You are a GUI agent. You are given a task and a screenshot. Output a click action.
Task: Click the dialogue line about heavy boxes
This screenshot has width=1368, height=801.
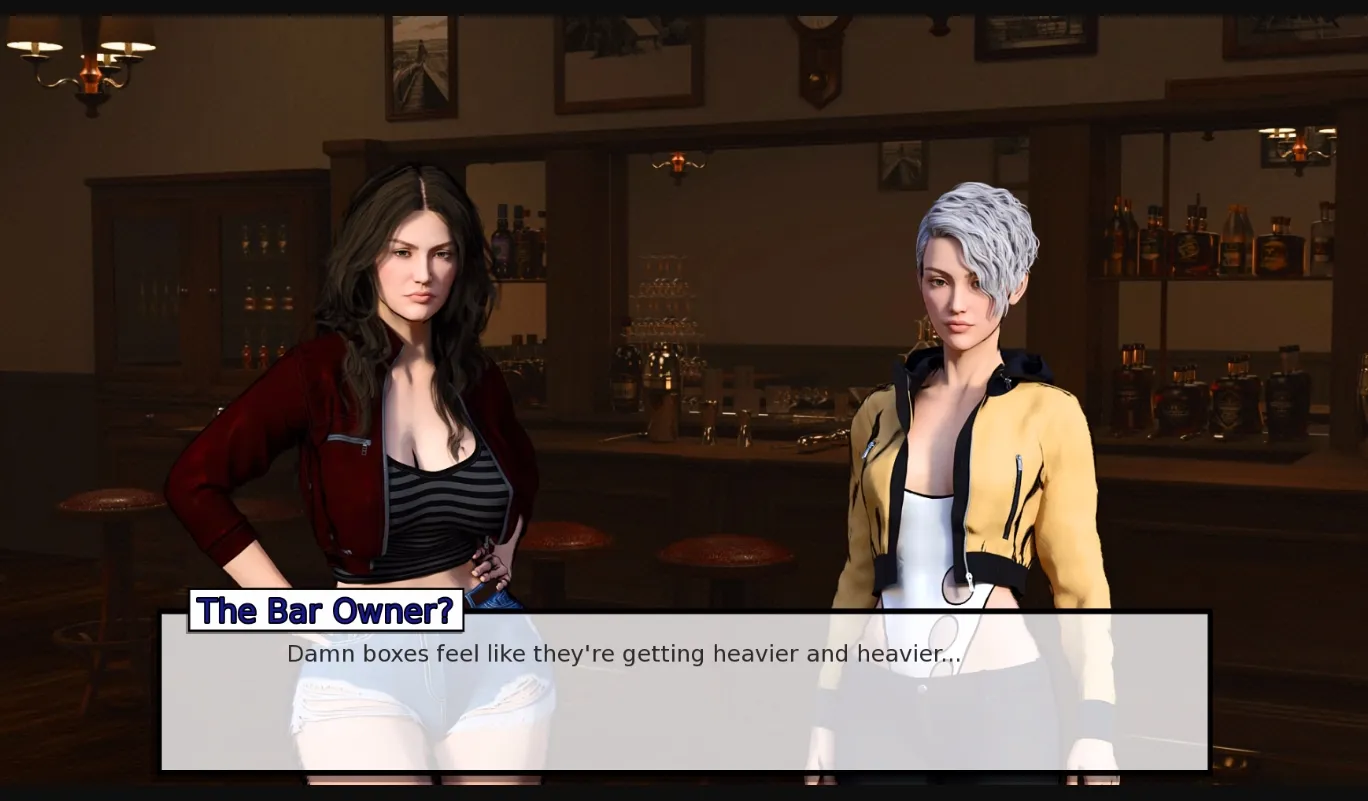623,654
